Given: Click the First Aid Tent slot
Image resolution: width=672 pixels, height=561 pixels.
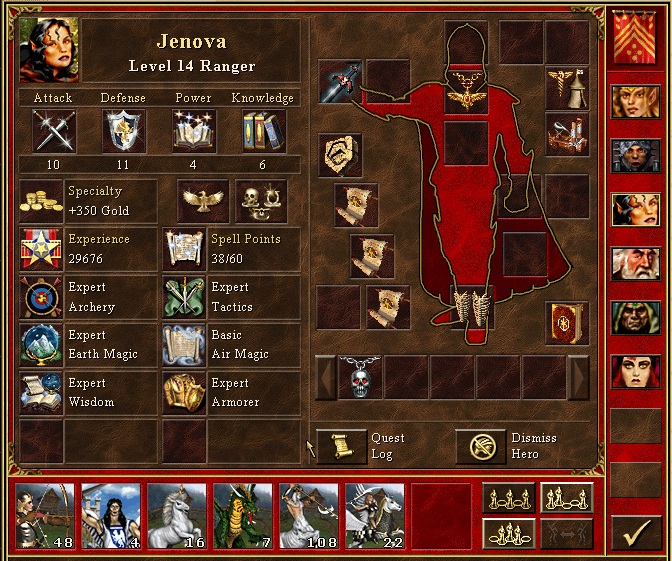Looking at the screenshot, I should (567, 88).
